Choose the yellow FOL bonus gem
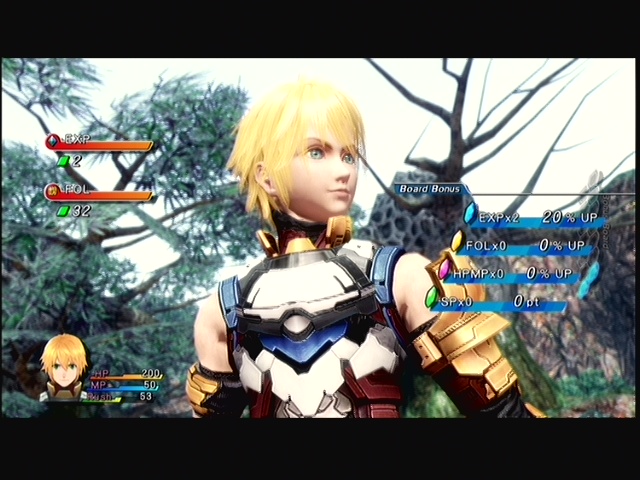 point(457,241)
